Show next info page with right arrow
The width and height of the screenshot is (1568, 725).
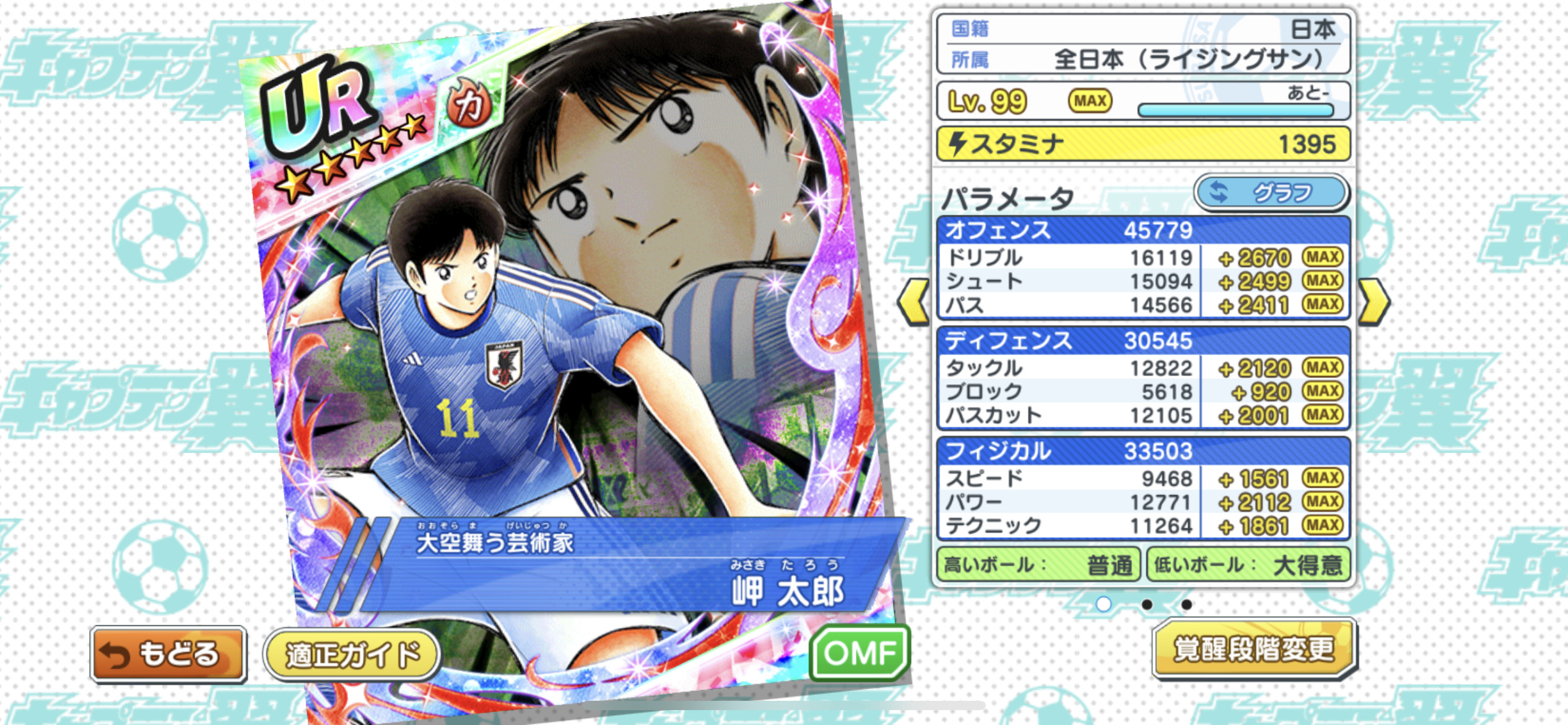coord(1374,302)
